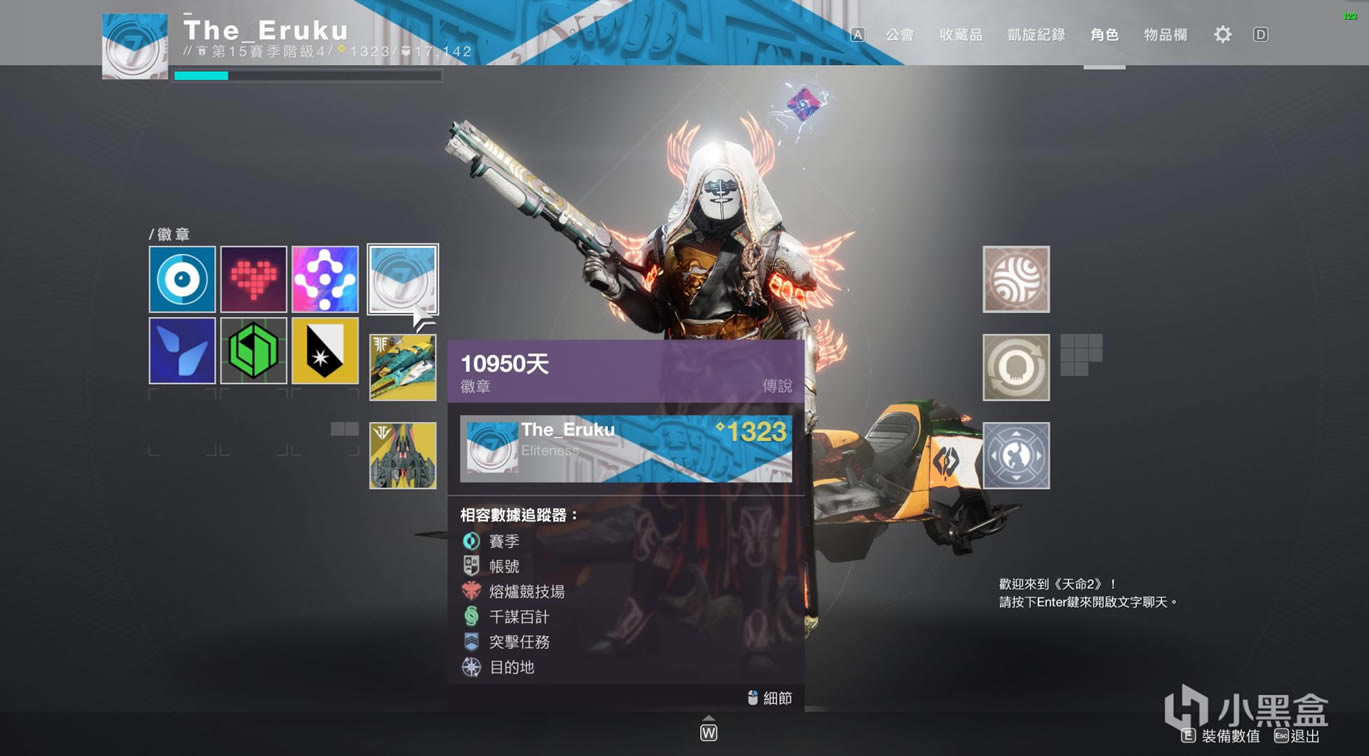Choose the green hexagon emblem

(x=254, y=351)
